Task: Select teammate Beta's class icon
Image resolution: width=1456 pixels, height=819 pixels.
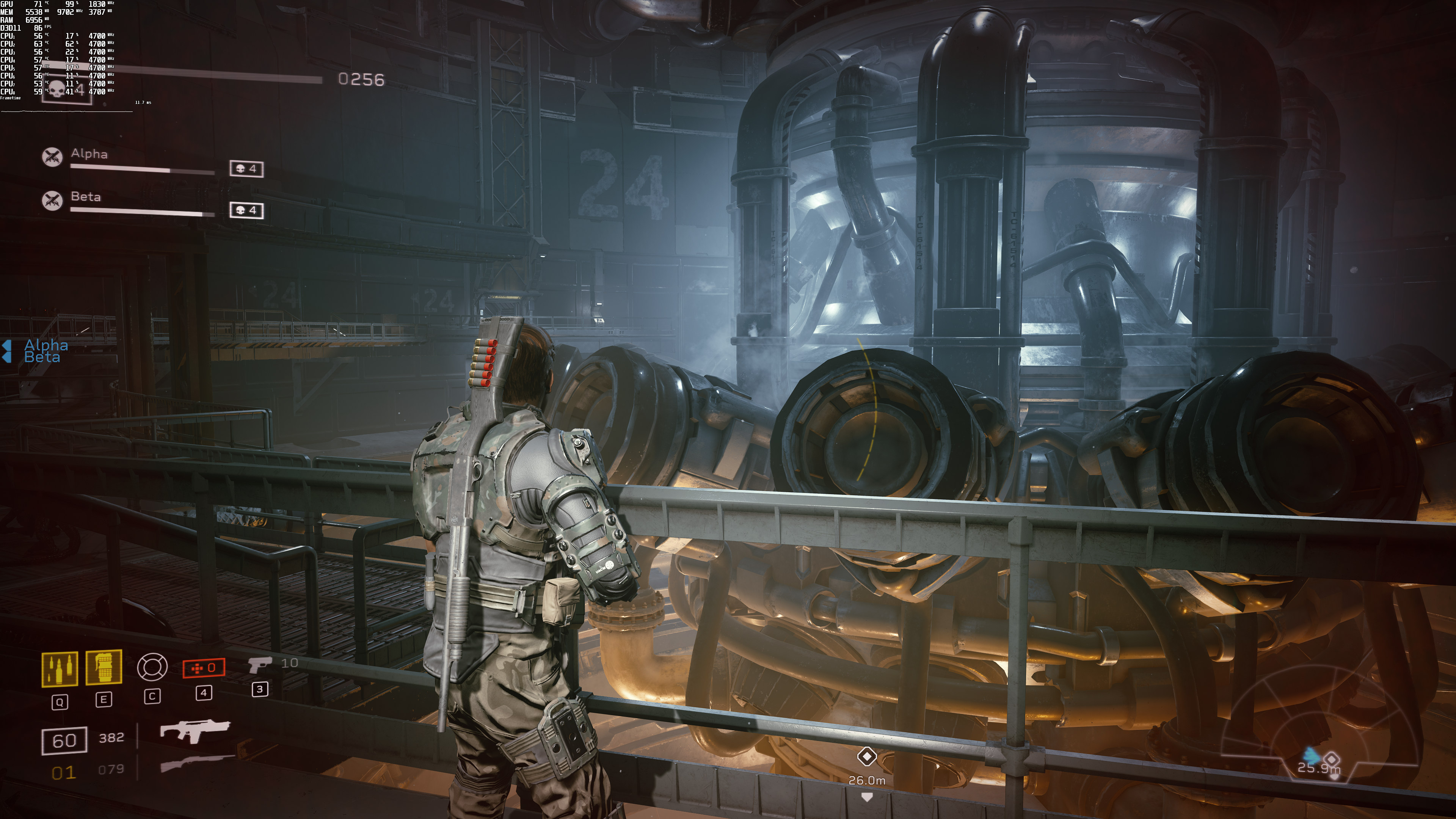Action: (53, 200)
